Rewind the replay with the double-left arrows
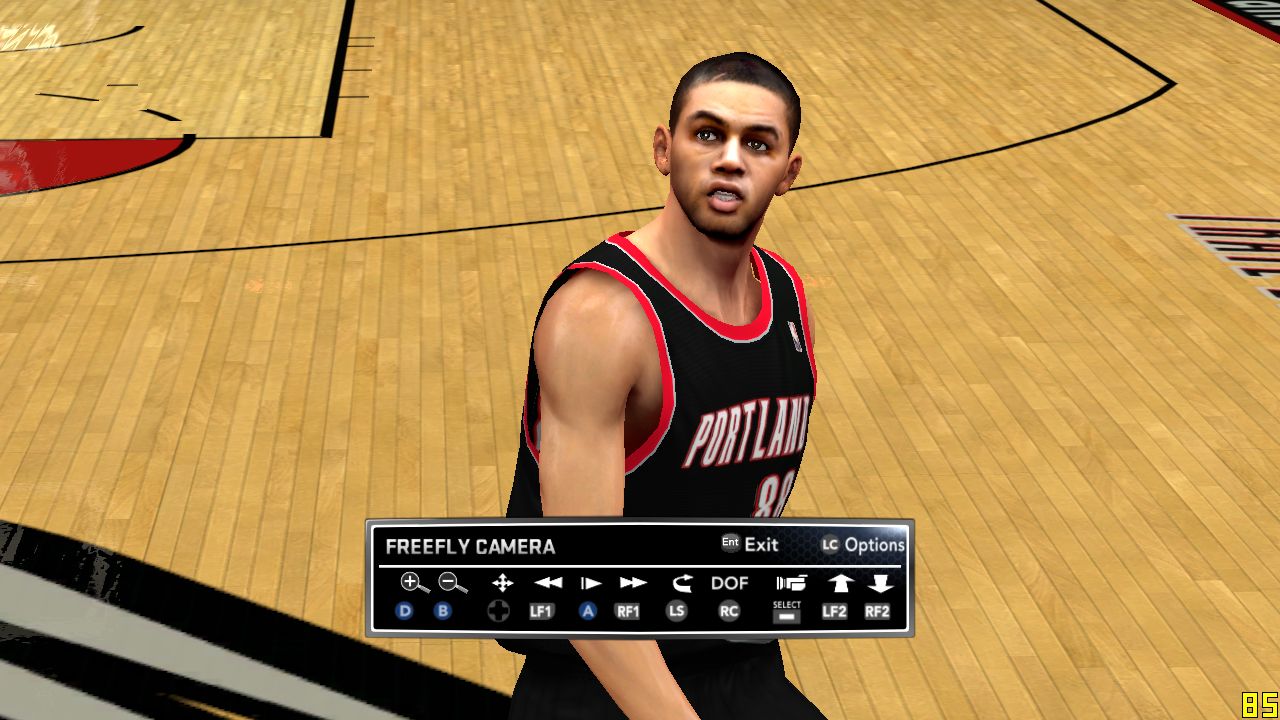1280x720 pixels. point(547,583)
